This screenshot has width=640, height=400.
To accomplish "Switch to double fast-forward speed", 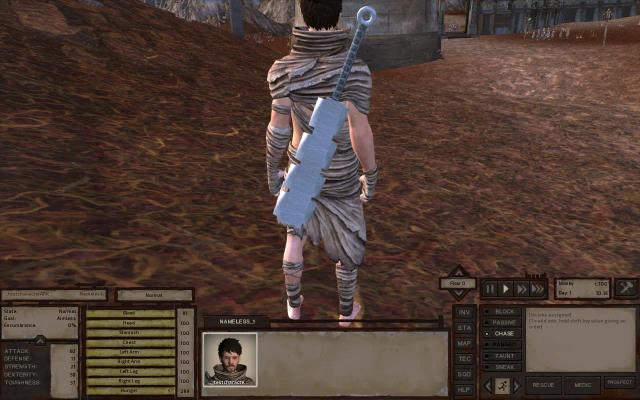I will click(522, 289).
